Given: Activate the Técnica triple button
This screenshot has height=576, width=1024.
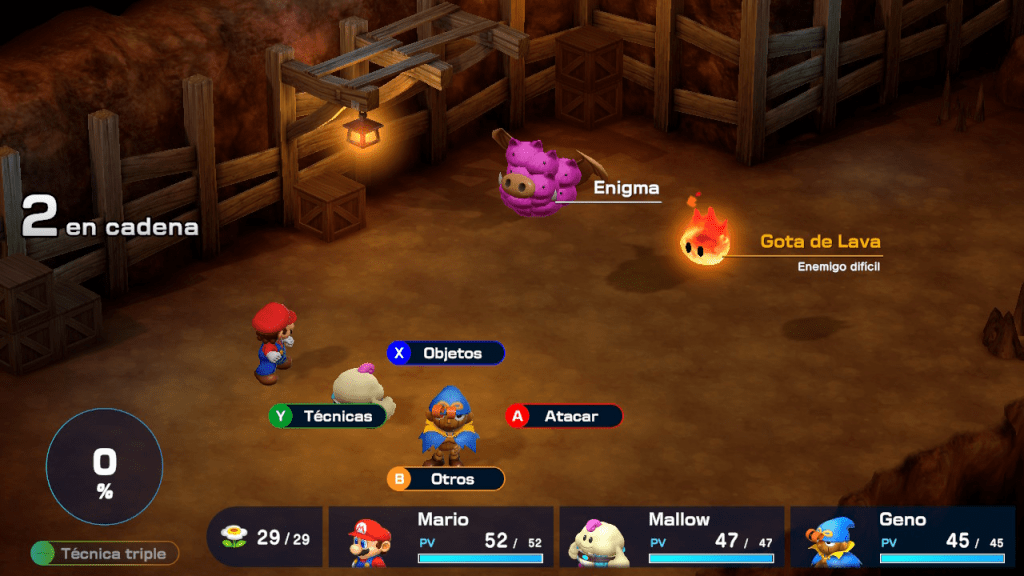Looking at the screenshot, I should (x=105, y=553).
